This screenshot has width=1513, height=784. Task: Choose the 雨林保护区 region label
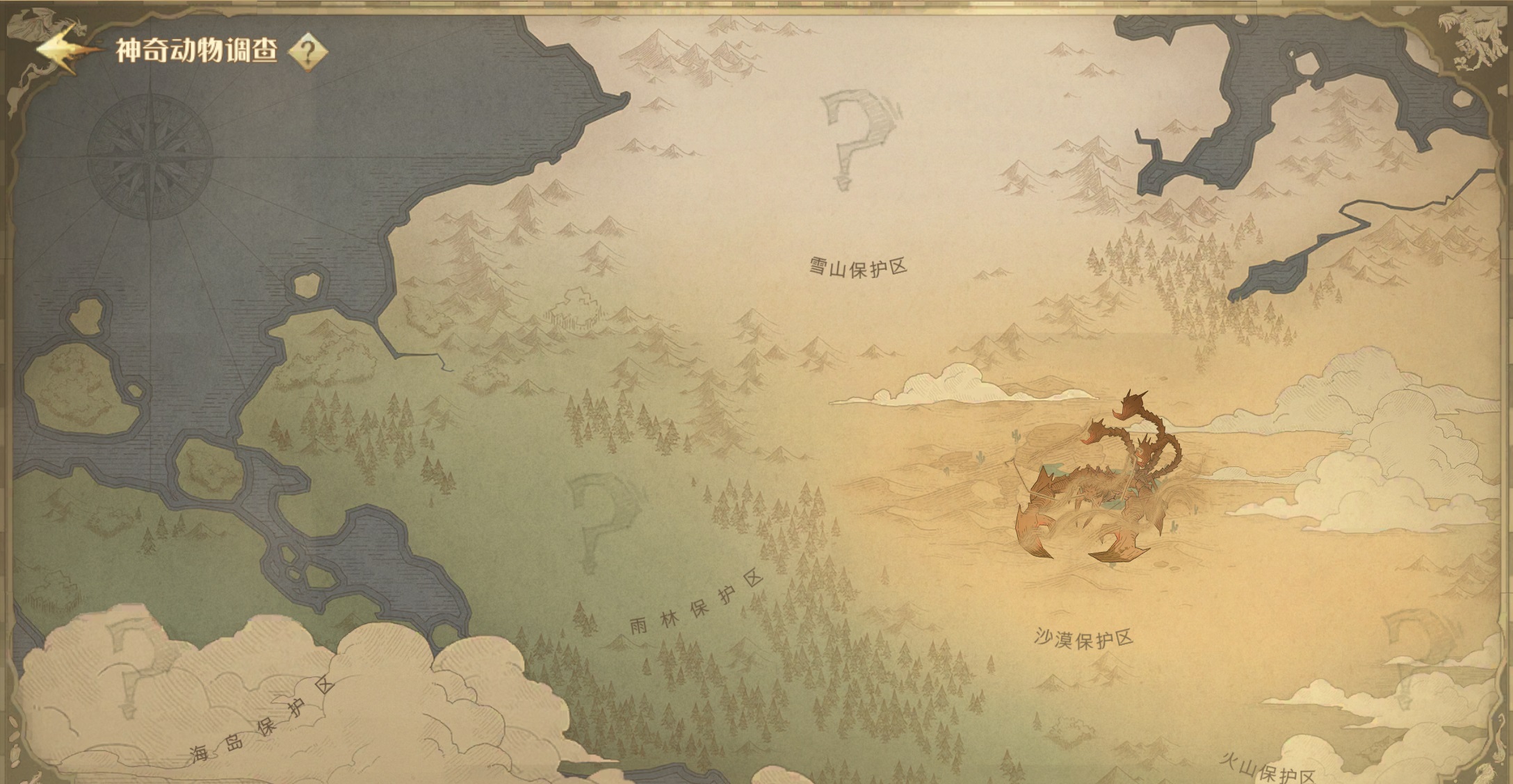tap(696, 604)
